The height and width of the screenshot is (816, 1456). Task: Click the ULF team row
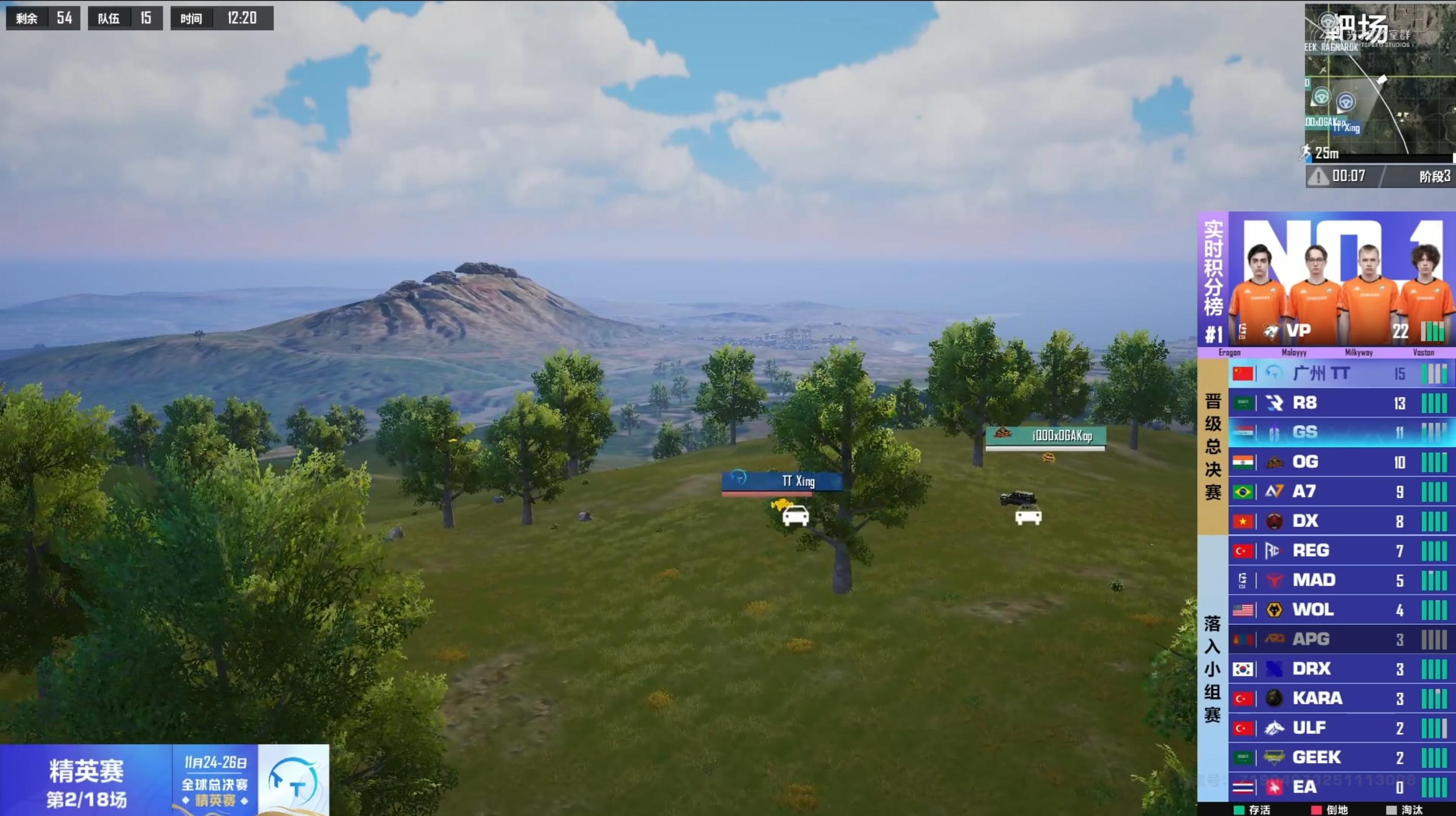1340,728
